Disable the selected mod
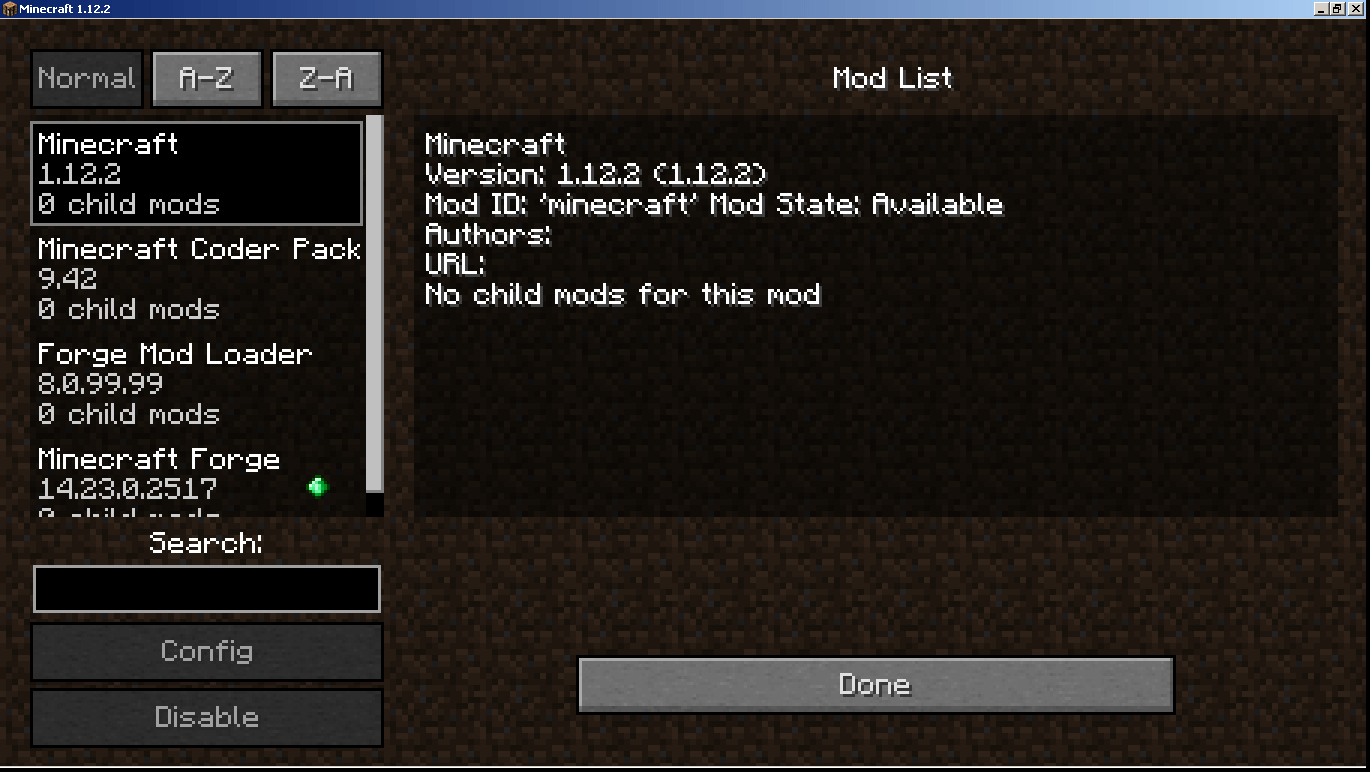1370x772 pixels. pyautogui.click(x=206, y=717)
